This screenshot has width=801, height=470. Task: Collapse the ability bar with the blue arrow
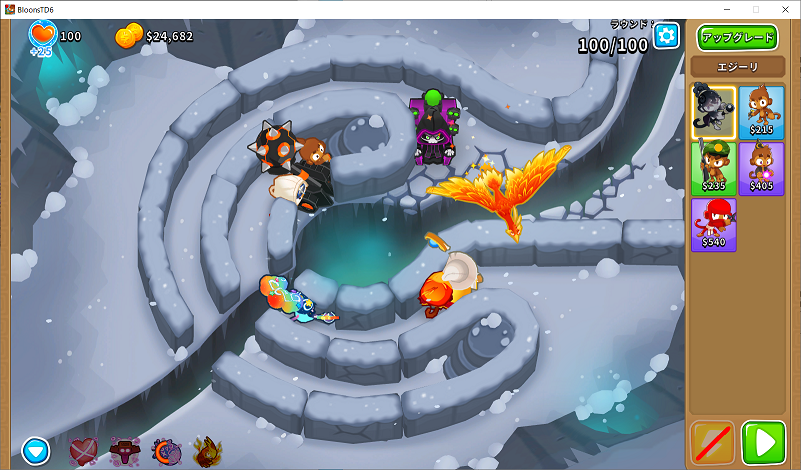37,451
